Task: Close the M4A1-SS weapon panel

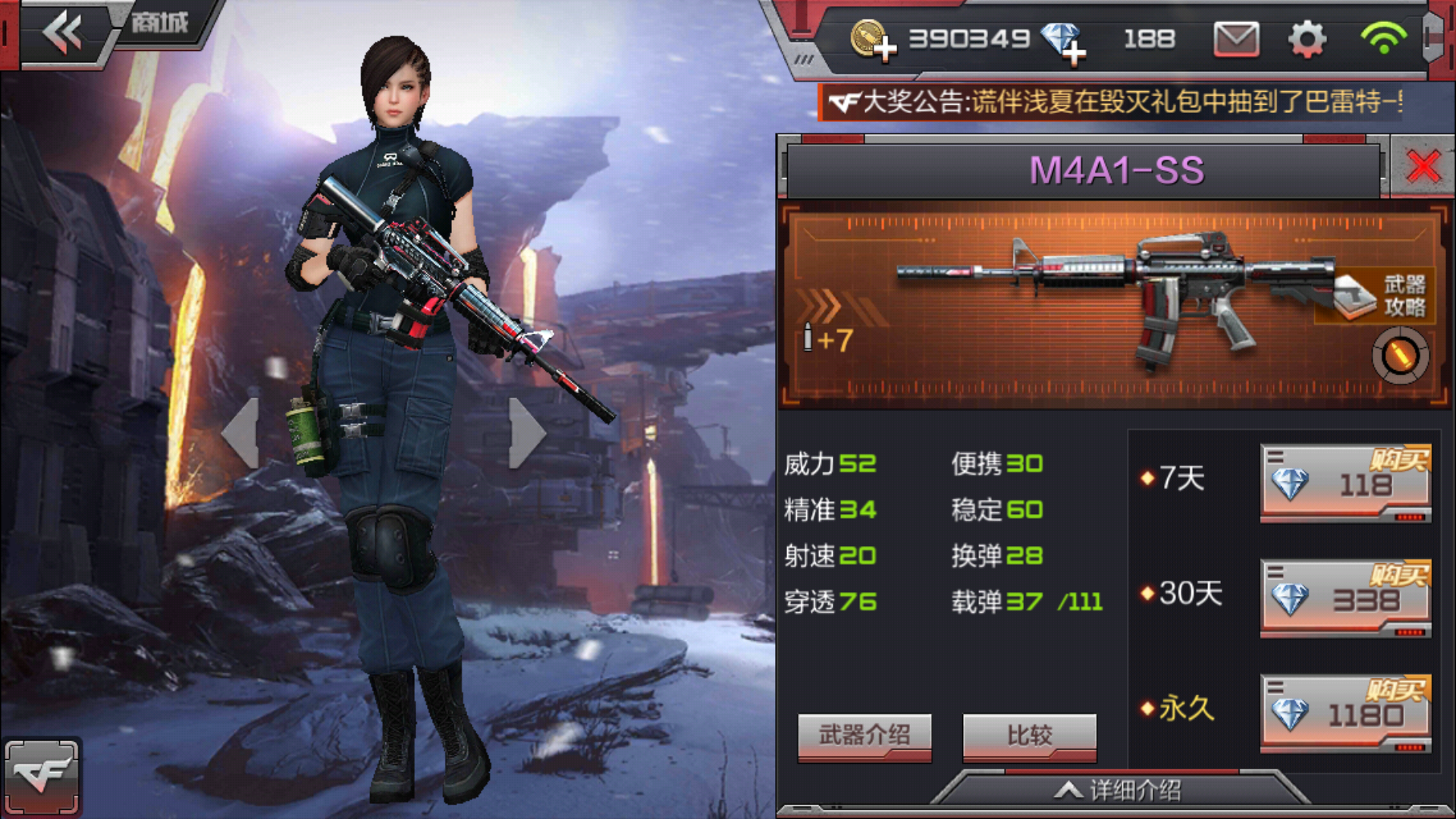Action: point(1423,167)
